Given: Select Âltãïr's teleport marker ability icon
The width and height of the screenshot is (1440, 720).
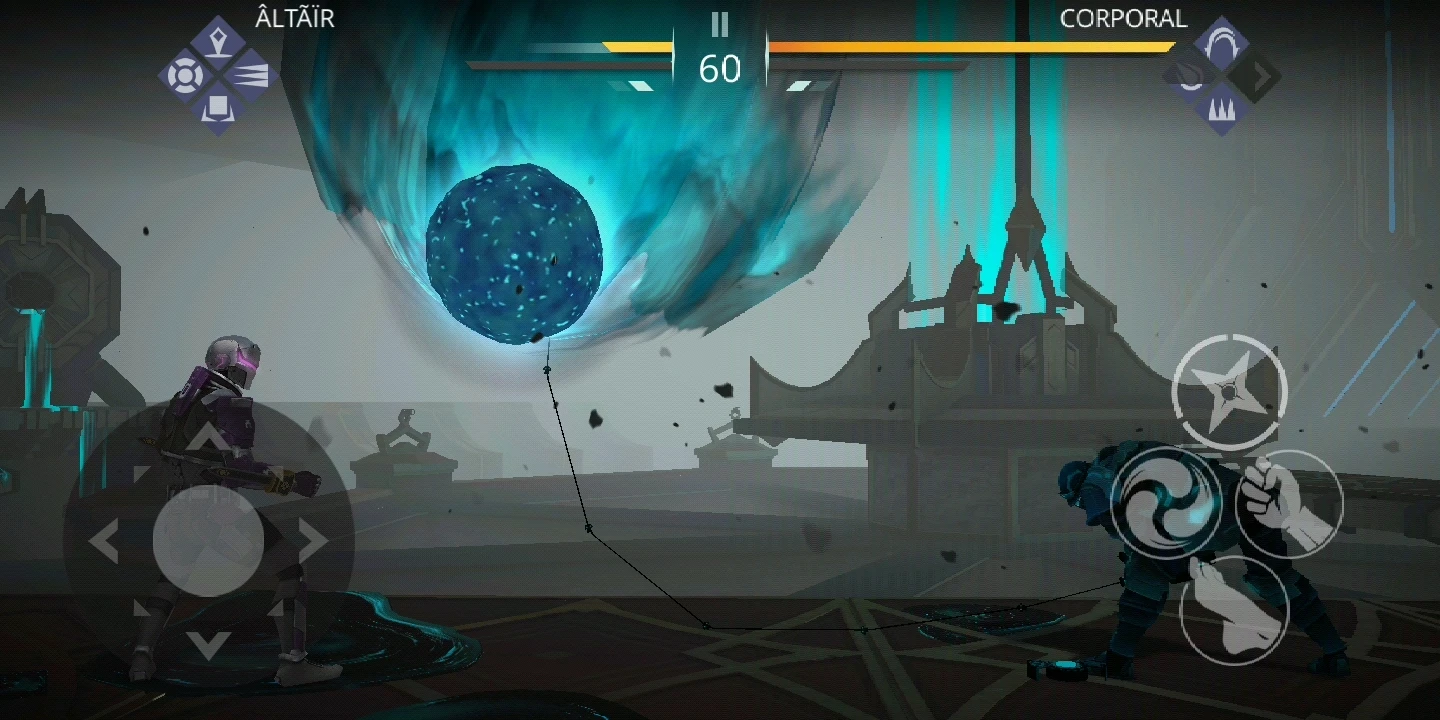Looking at the screenshot, I should pyautogui.click(x=218, y=37).
